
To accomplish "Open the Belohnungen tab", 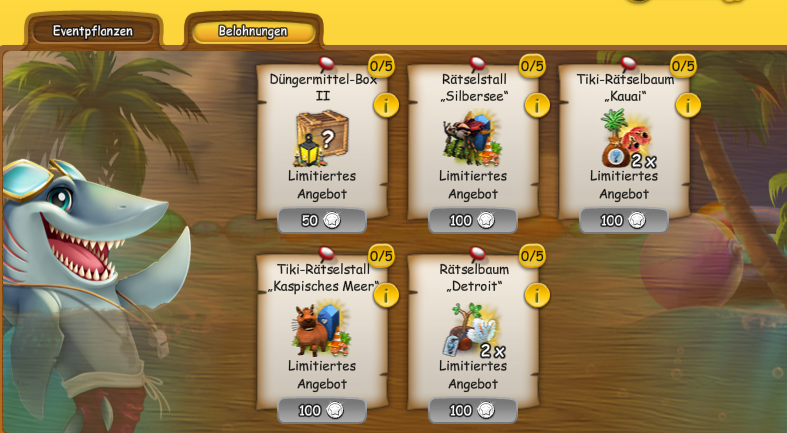I will pos(253,31).
